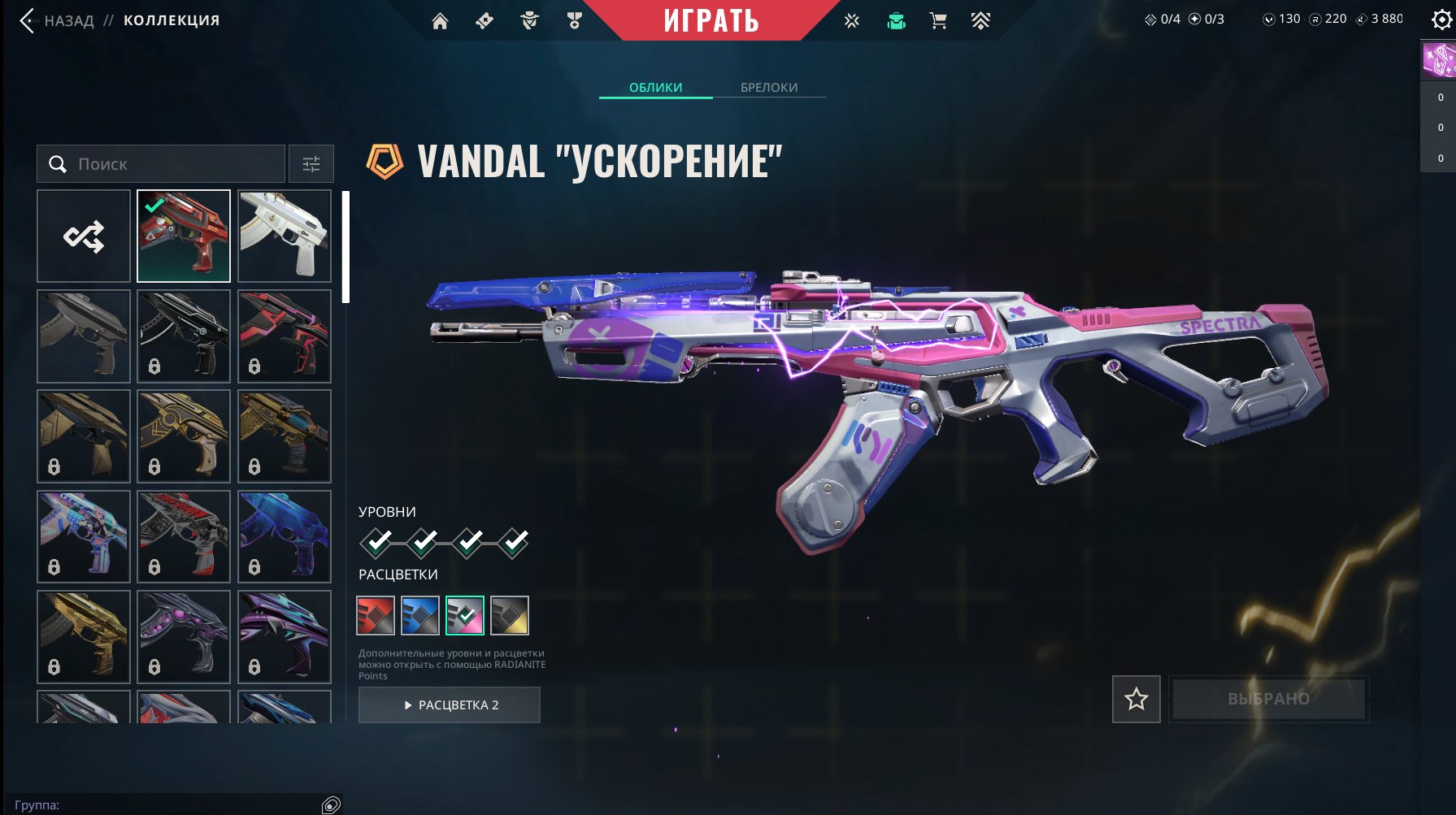Open the Battle Pass tickets section
Screen dimensions: 1456x815
[x=483, y=20]
